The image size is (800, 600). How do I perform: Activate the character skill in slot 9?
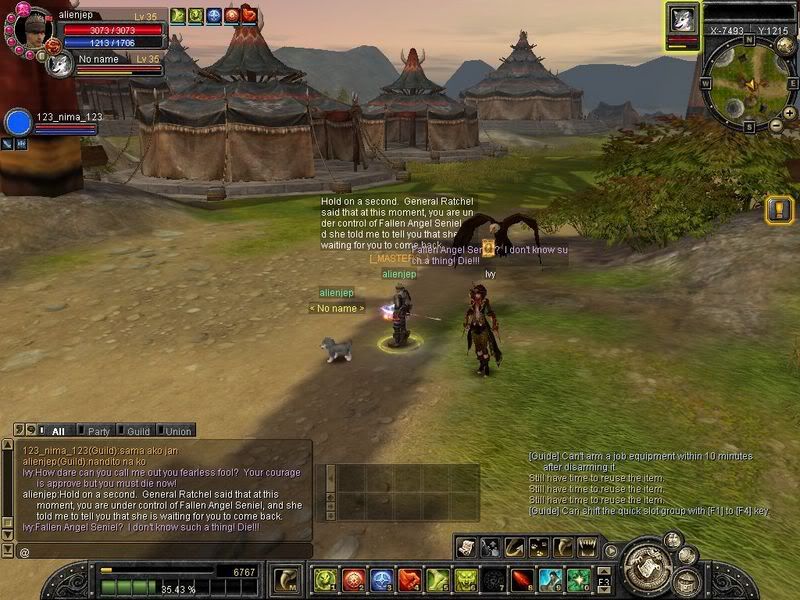551,580
